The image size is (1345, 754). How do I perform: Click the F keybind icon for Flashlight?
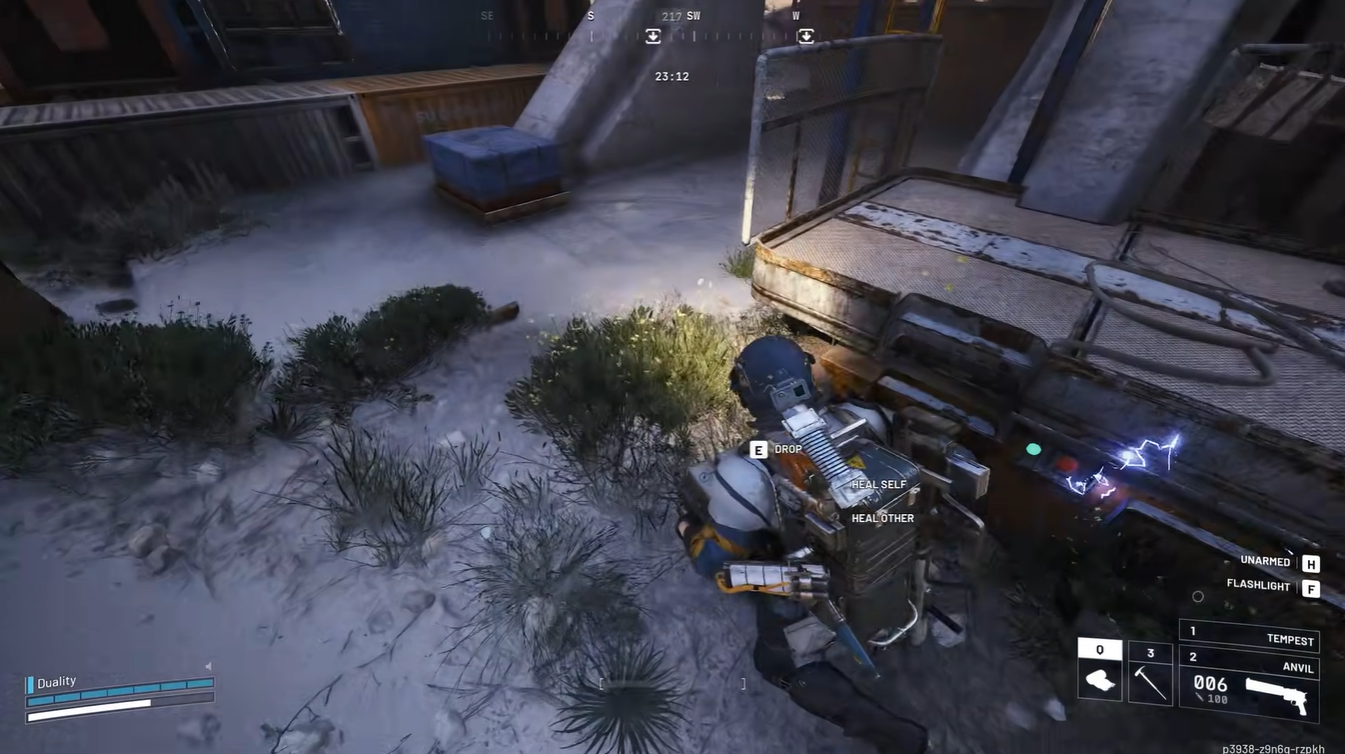click(x=1311, y=589)
